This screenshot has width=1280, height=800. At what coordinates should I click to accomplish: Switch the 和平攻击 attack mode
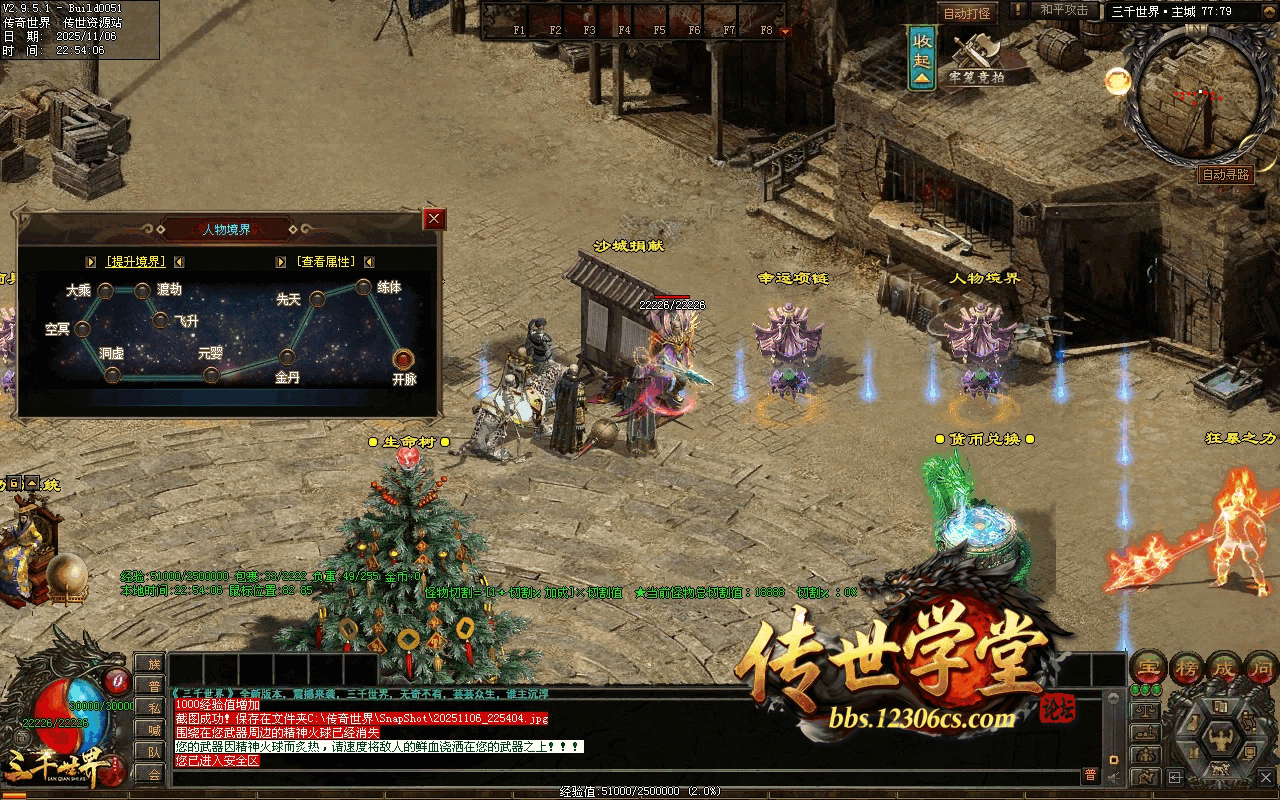click(1063, 10)
